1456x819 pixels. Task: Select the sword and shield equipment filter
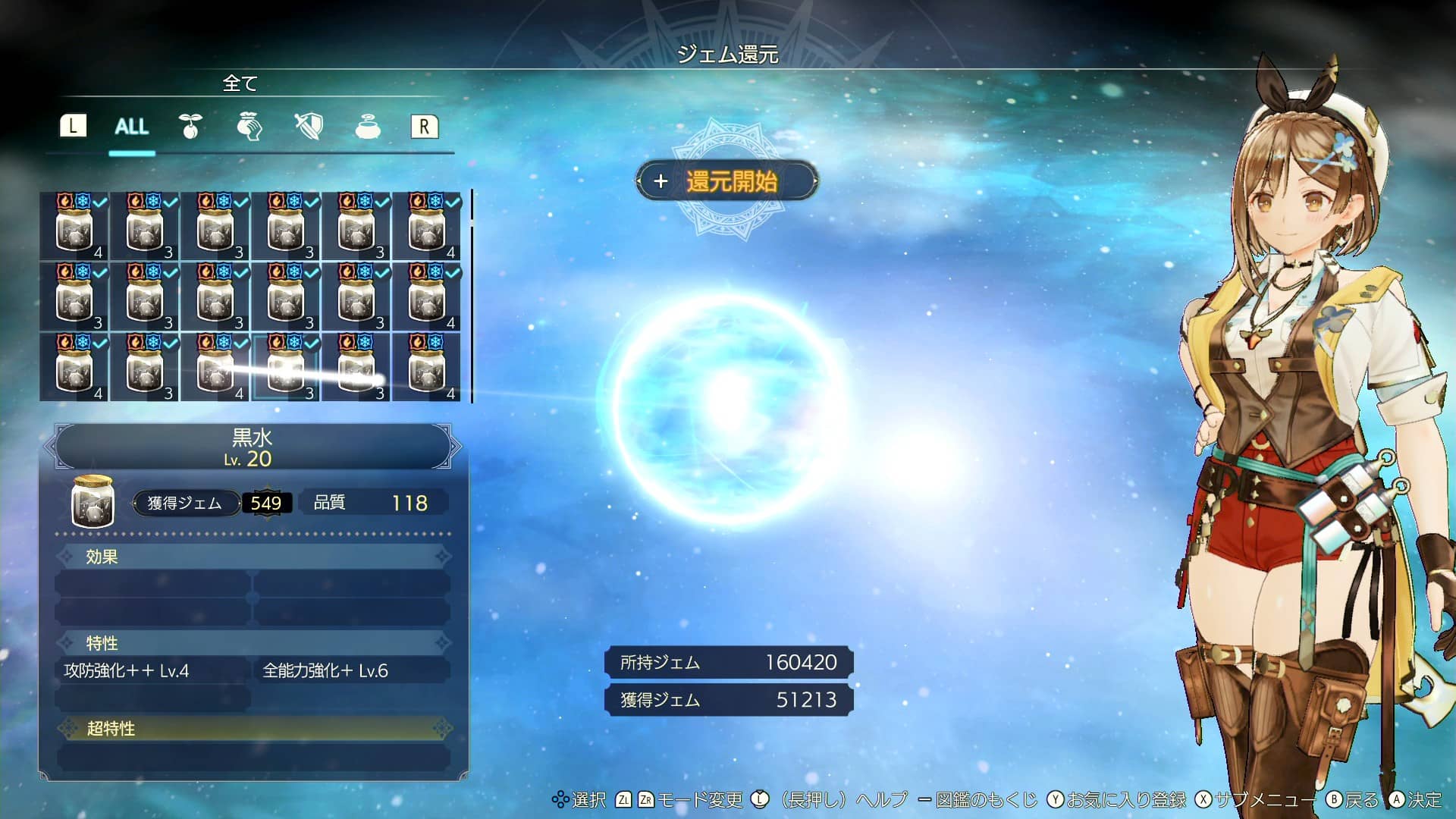pyautogui.click(x=308, y=127)
